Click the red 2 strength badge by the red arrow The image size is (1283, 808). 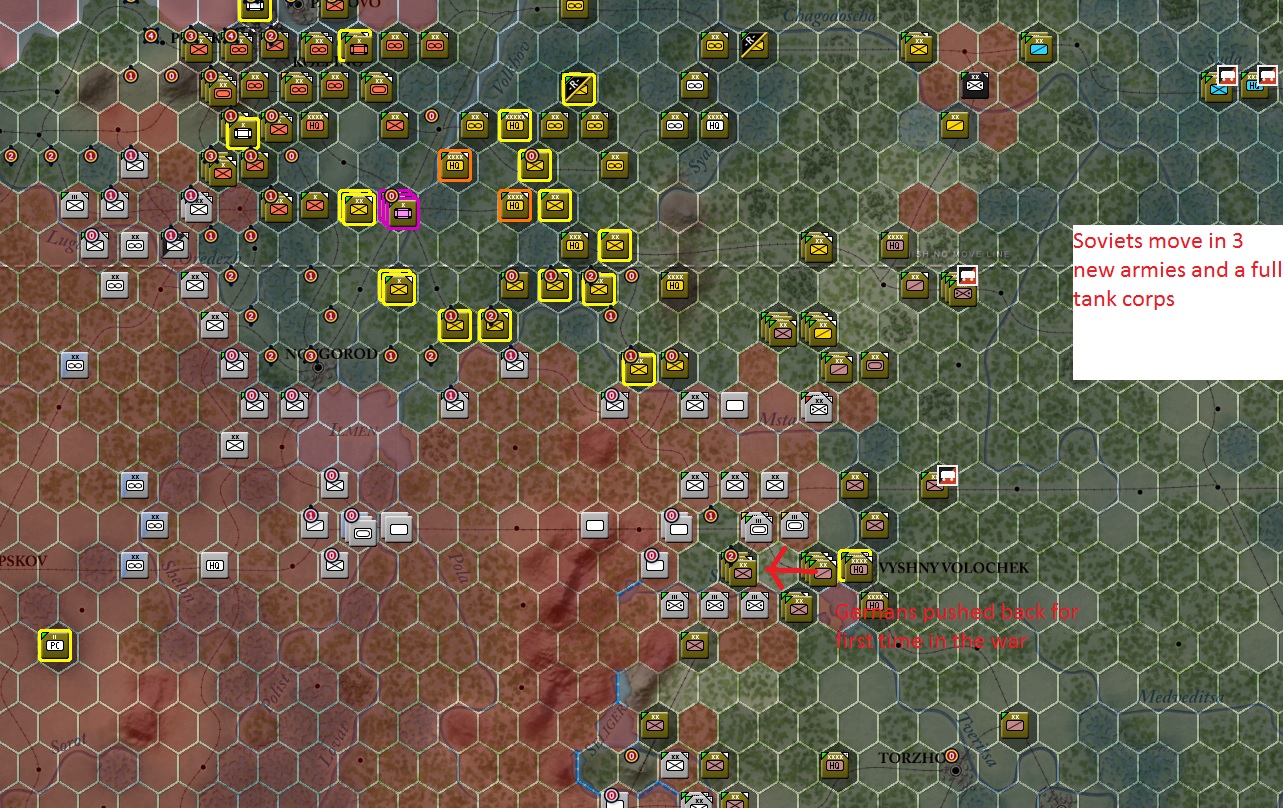731,556
